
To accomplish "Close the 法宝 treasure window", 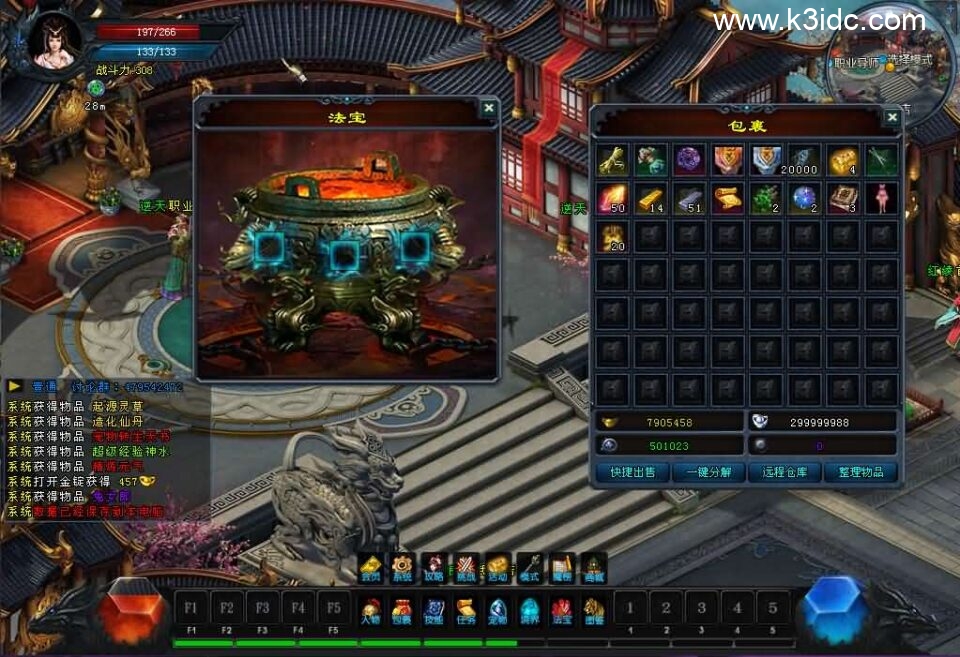I will pos(488,108).
